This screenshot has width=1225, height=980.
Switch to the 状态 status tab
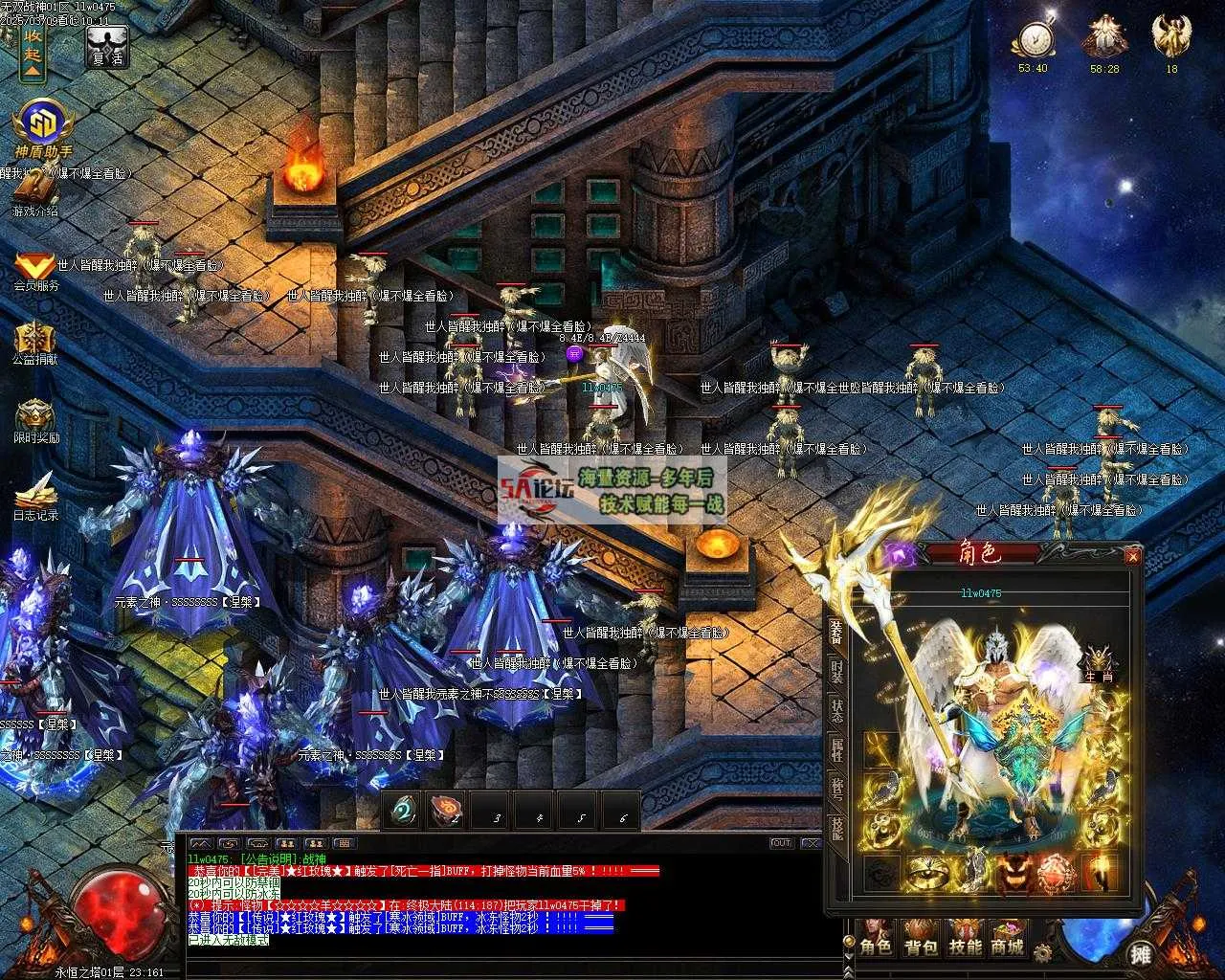pos(837,710)
